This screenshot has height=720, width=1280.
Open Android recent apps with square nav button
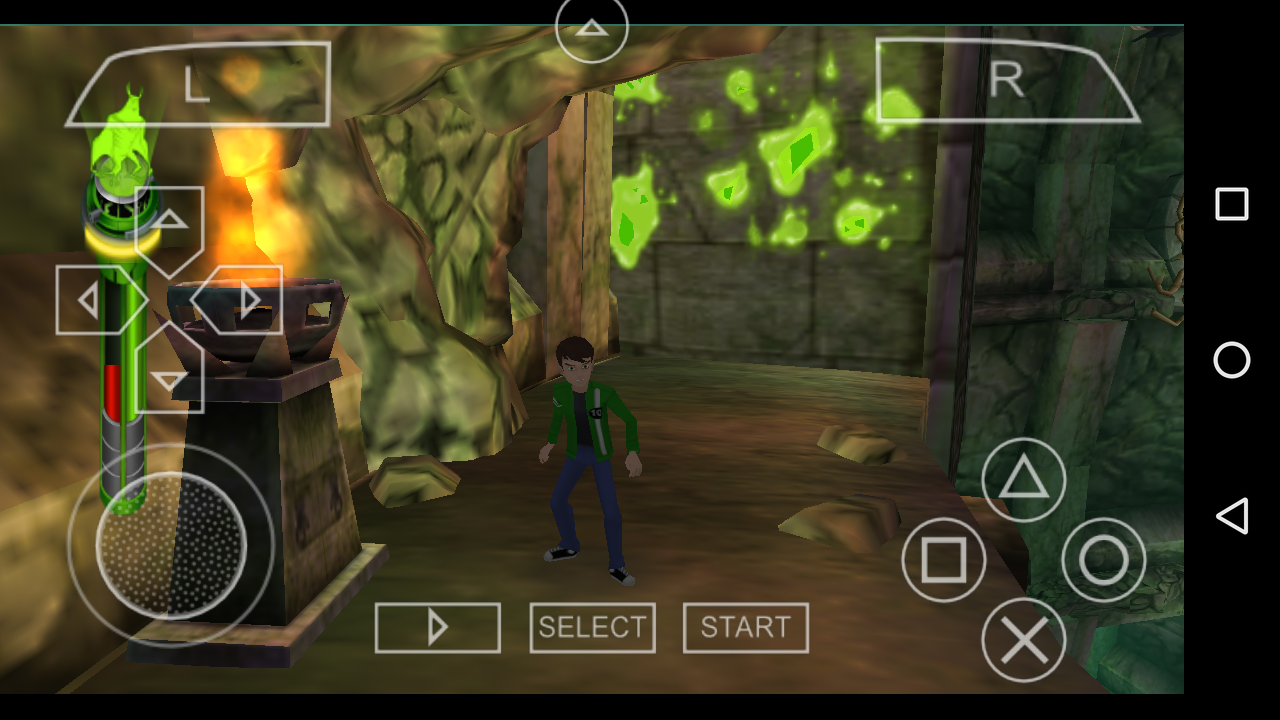point(1232,204)
